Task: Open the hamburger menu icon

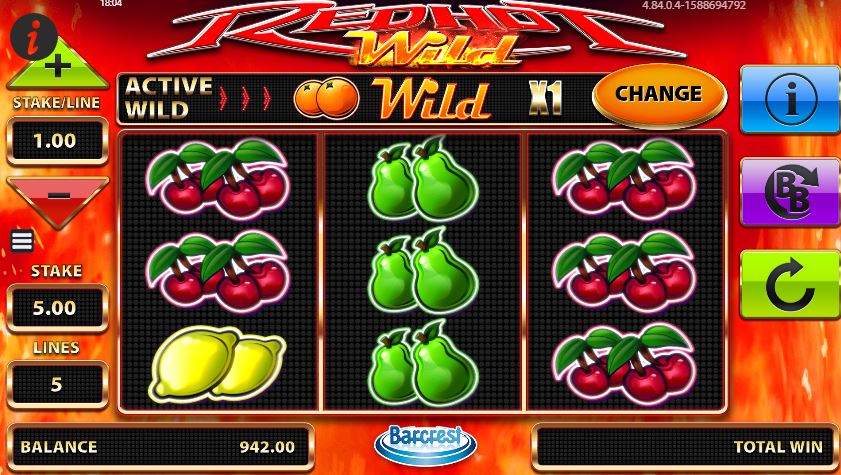Action: click(x=22, y=241)
